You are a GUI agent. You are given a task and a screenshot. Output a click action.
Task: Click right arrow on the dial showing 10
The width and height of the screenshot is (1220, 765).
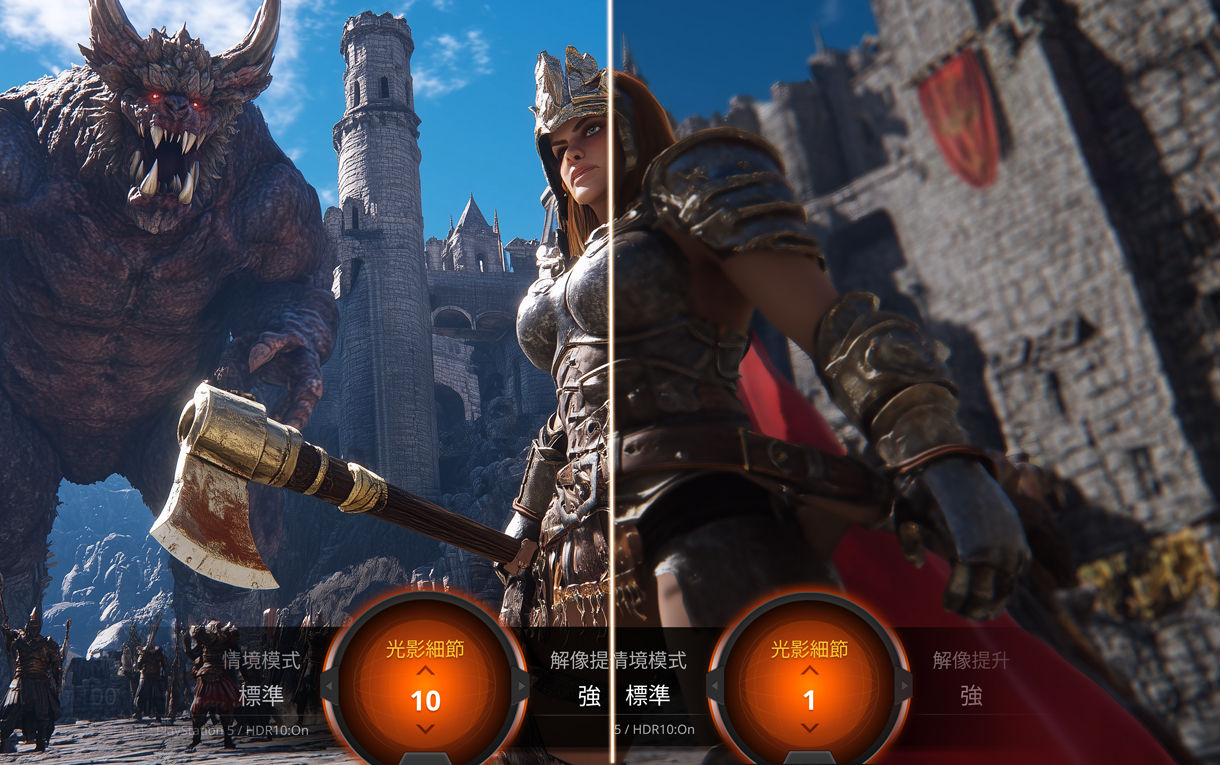[x=522, y=686]
